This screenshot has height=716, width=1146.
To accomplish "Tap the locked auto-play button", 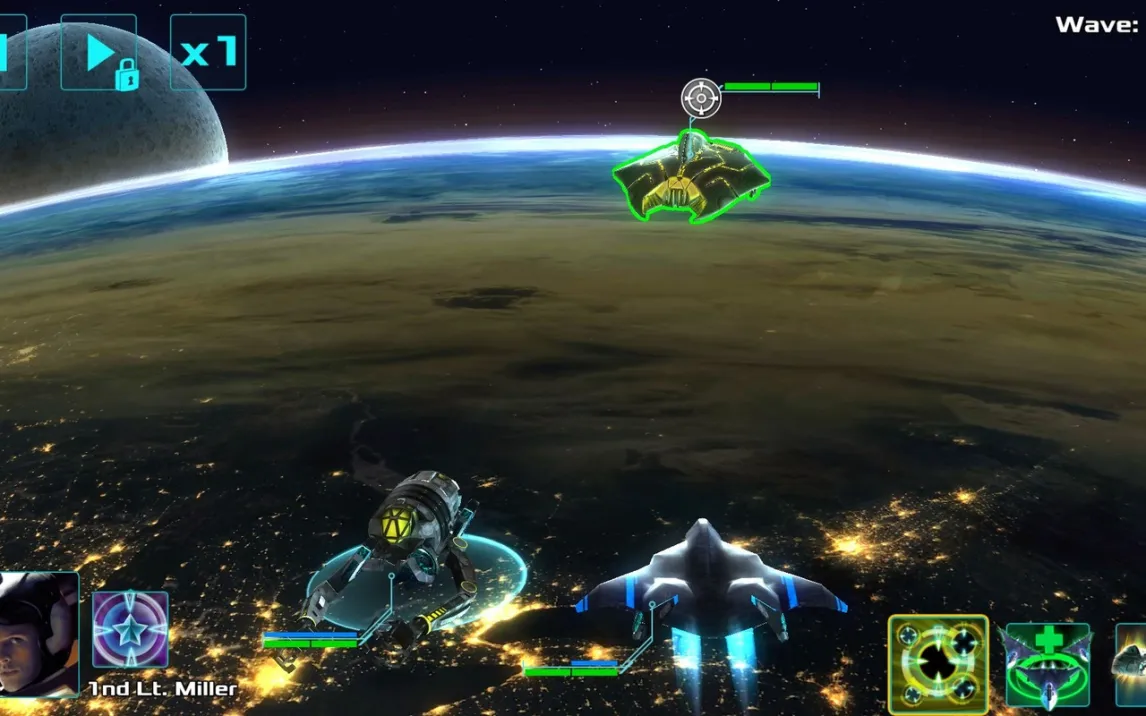I will (98, 52).
